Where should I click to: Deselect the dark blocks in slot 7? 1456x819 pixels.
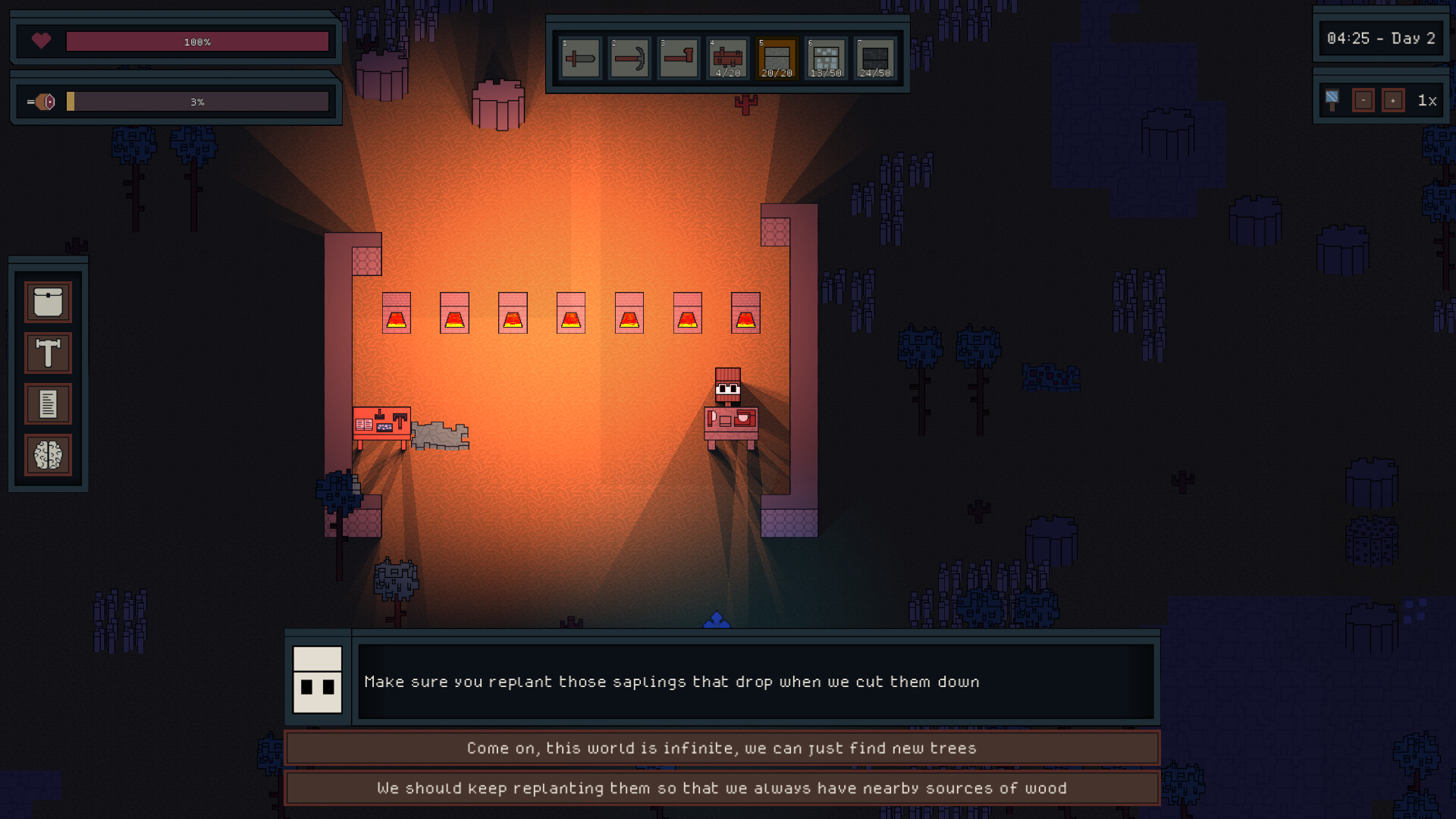(x=876, y=58)
